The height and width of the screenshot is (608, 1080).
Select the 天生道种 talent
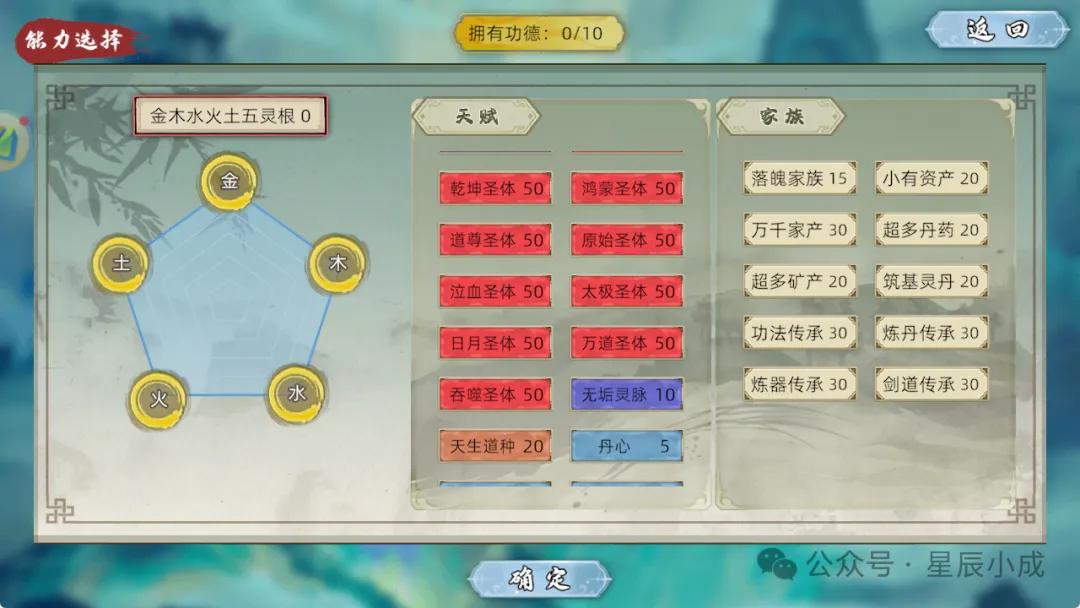[496, 446]
